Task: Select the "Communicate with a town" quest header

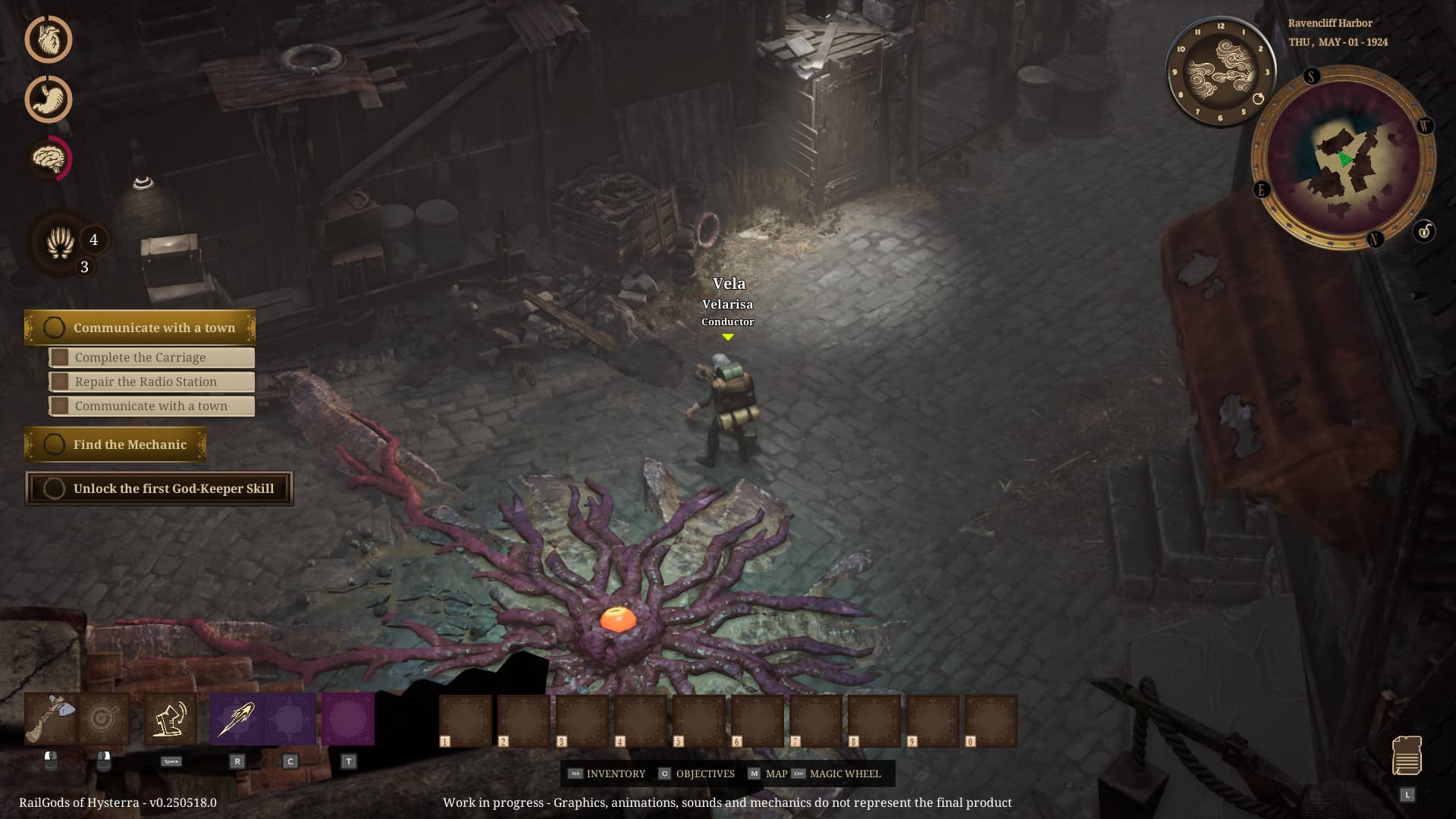Action: click(140, 328)
